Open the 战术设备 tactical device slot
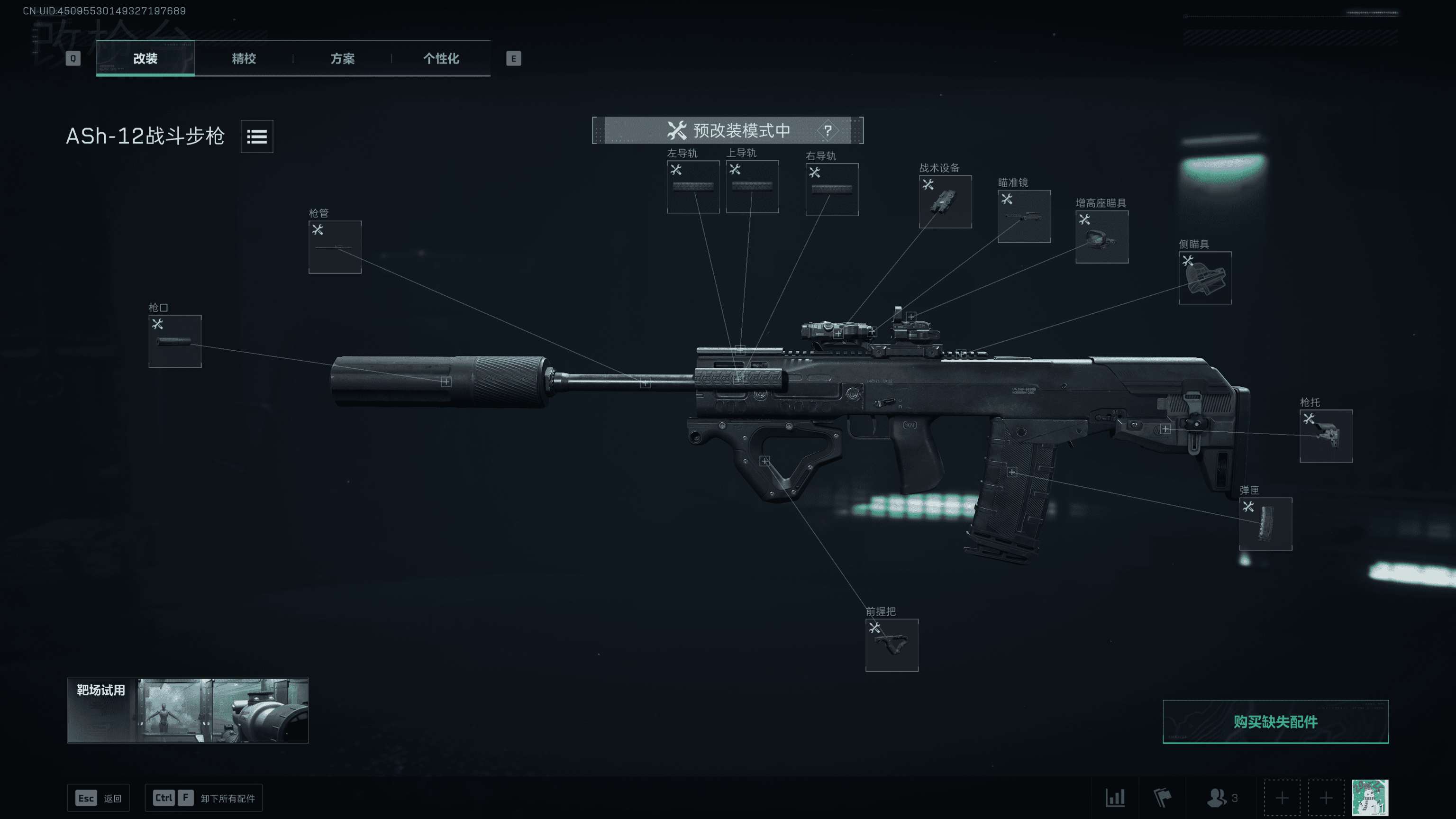 coord(945,202)
